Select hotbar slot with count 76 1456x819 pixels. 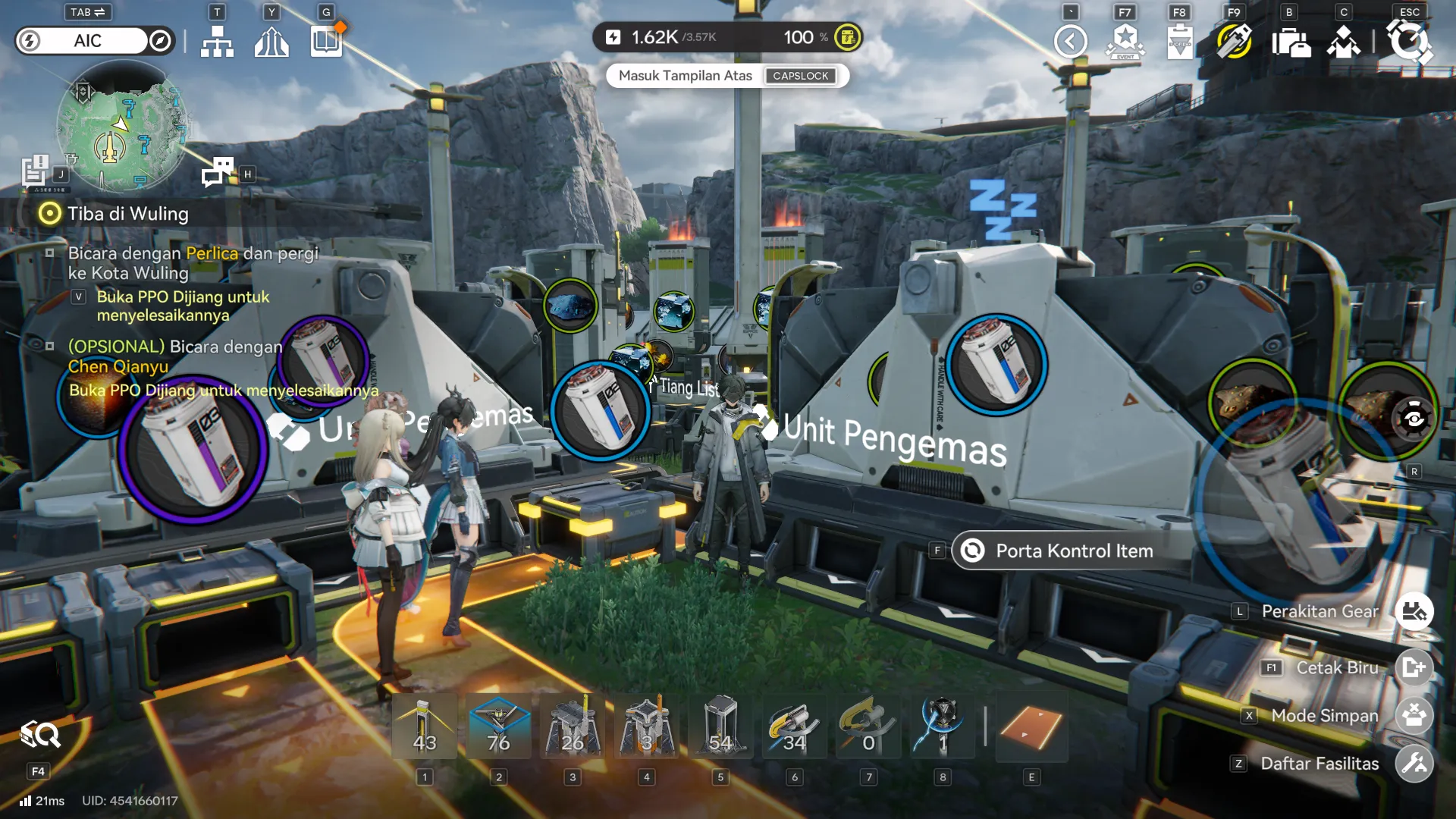click(499, 726)
